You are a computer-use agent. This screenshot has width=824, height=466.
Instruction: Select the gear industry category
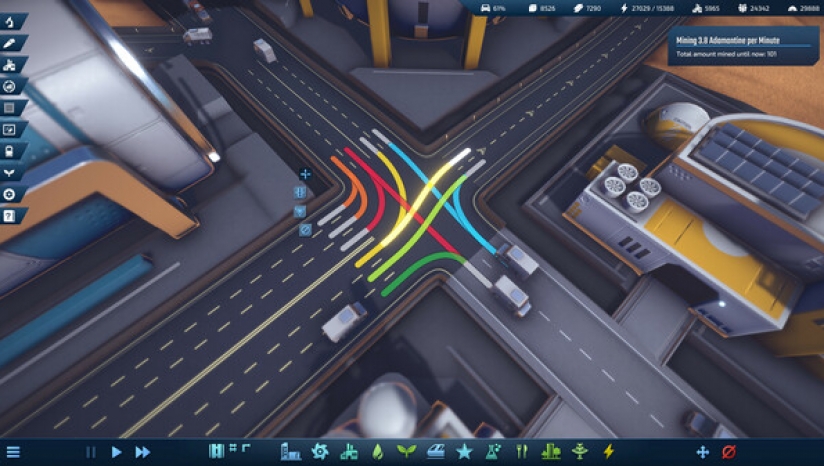click(x=320, y=451)
